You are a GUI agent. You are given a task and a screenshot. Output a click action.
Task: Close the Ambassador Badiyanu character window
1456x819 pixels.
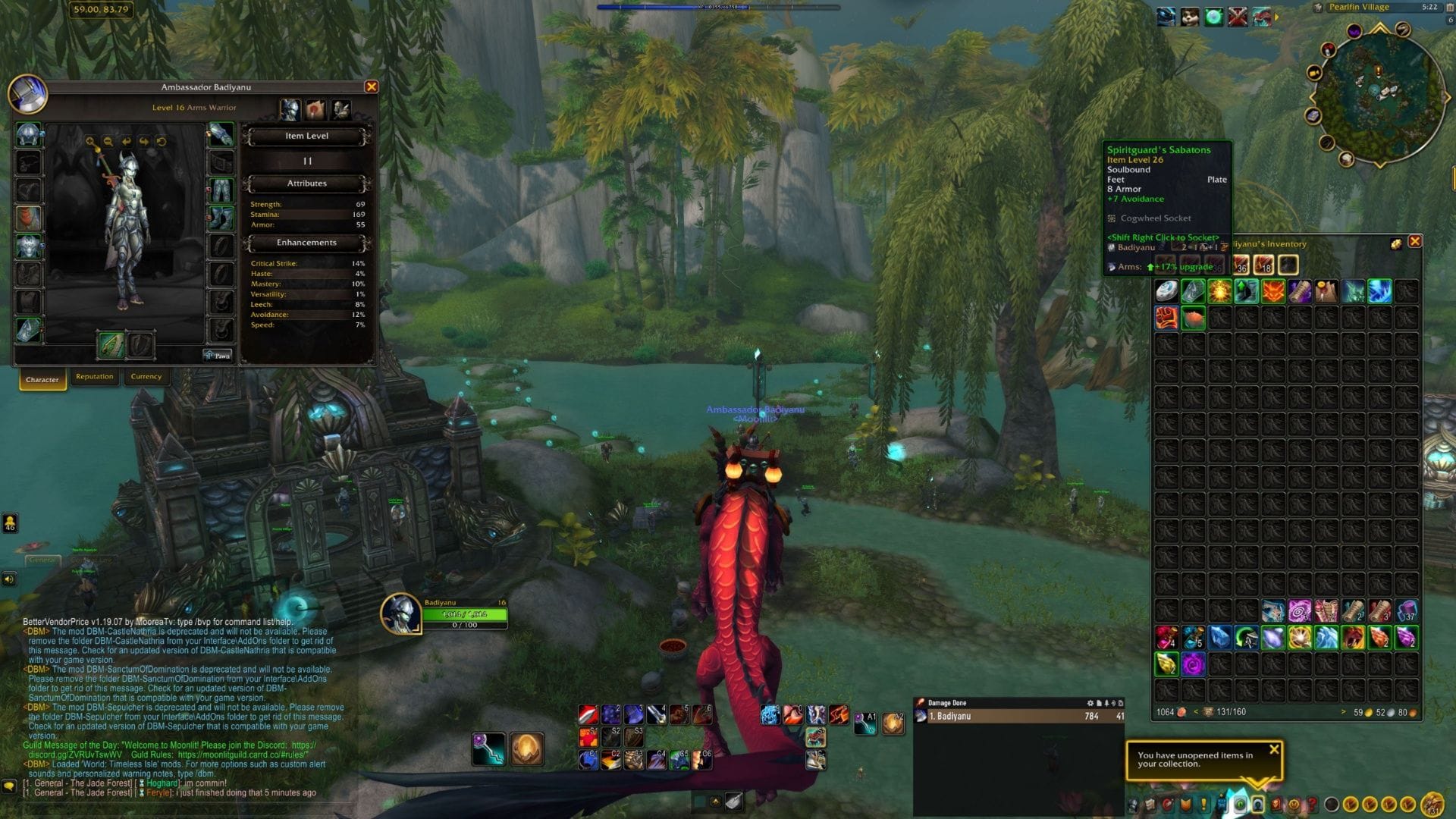click(372, 87)
